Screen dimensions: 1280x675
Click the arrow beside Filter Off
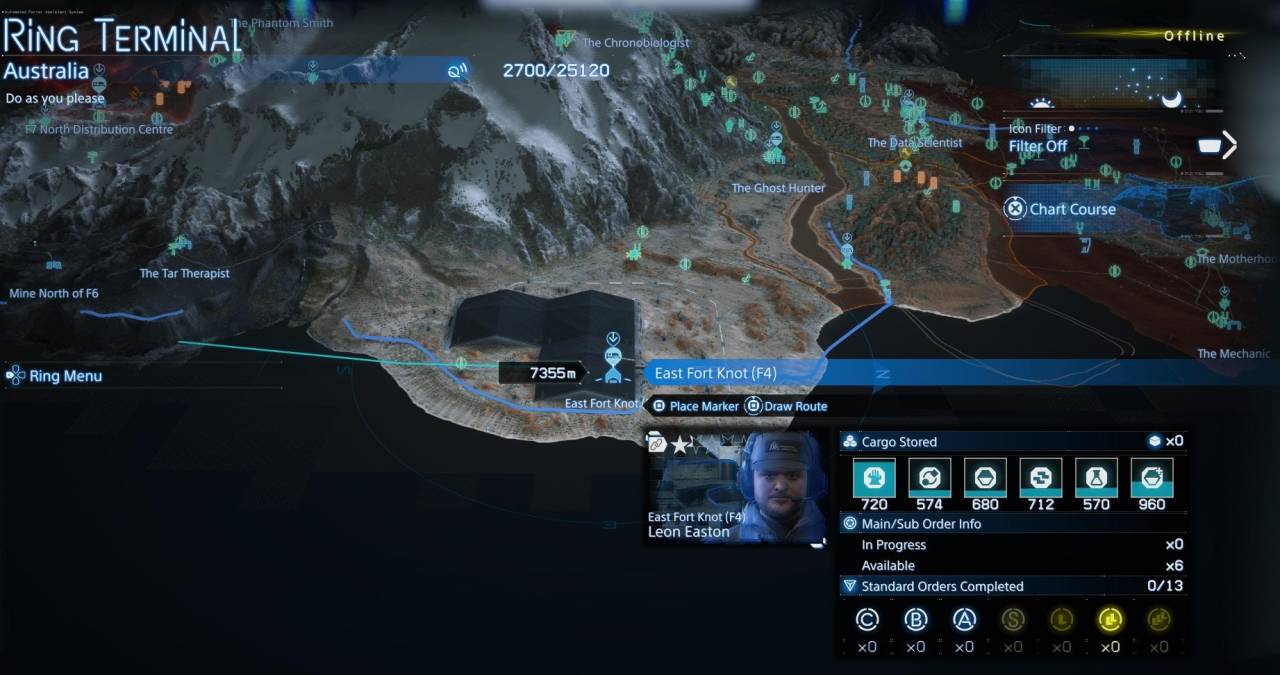(1229, 145)
